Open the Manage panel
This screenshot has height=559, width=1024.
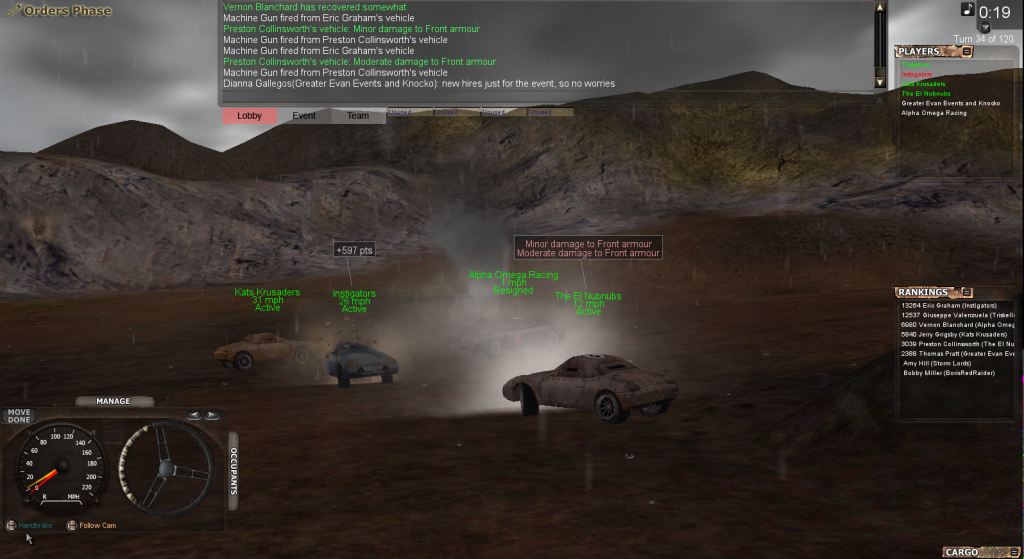pyautogui.click(x=113, y=401)
